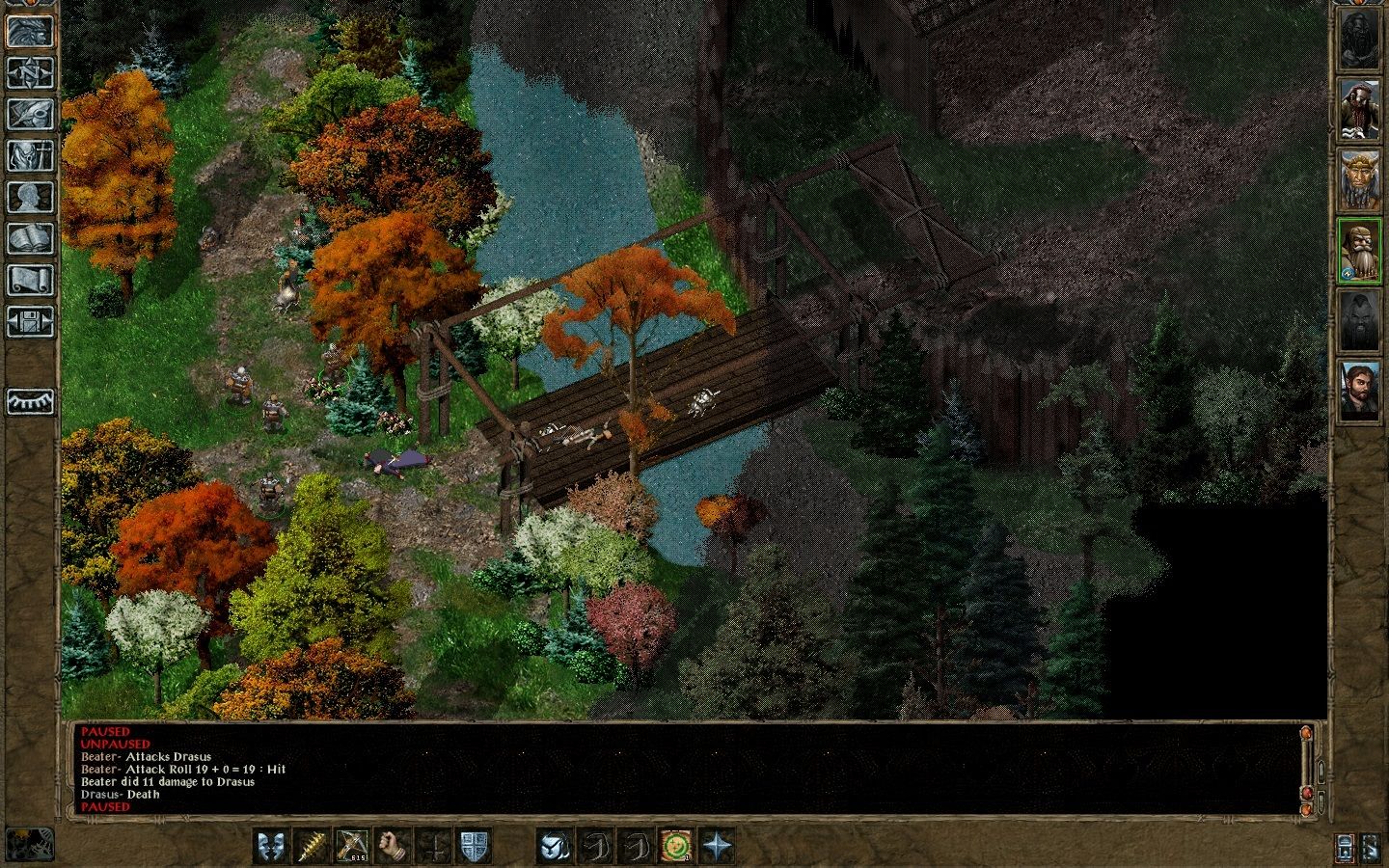Viewport: 1389px width, 868px height.
Task: Return to game via top sidebar button
Action: [x=29, y=31]
